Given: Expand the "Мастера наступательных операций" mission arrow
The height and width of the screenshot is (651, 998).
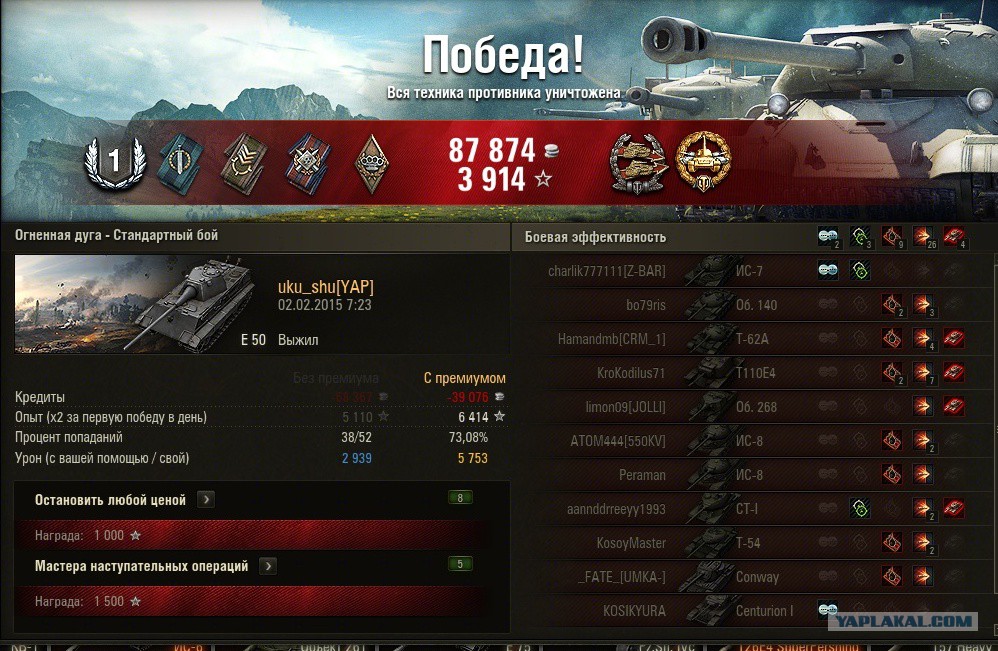Looking at the screenshot, I should (x=268, y=565).
